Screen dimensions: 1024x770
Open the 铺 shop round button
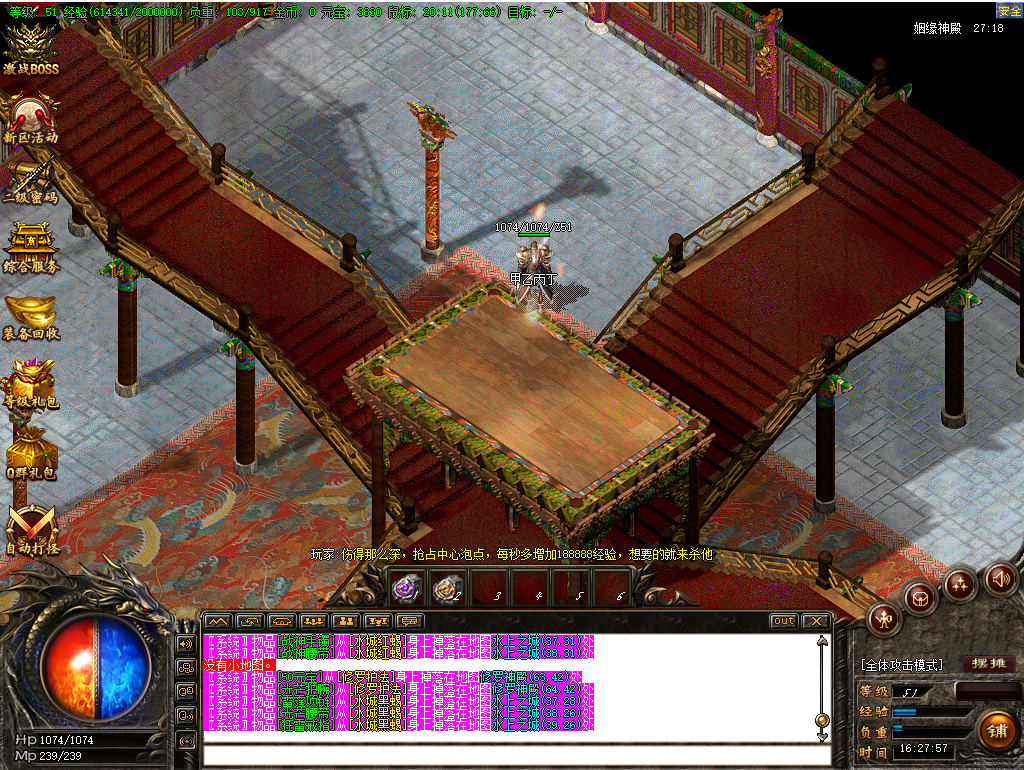pyautogui.click(x=997, y=729)
